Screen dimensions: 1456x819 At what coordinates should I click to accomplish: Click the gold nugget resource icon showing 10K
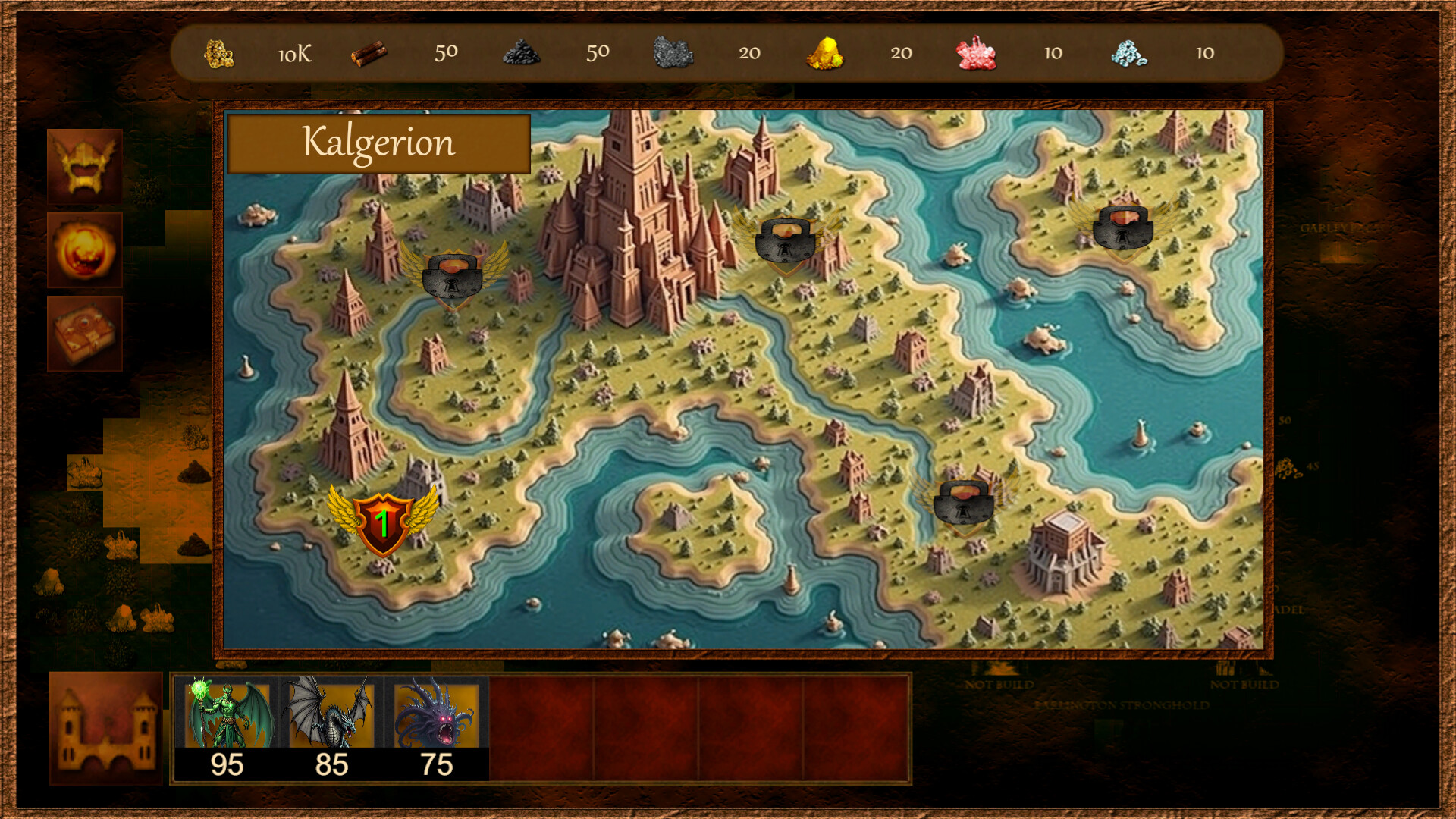[220, 55]
